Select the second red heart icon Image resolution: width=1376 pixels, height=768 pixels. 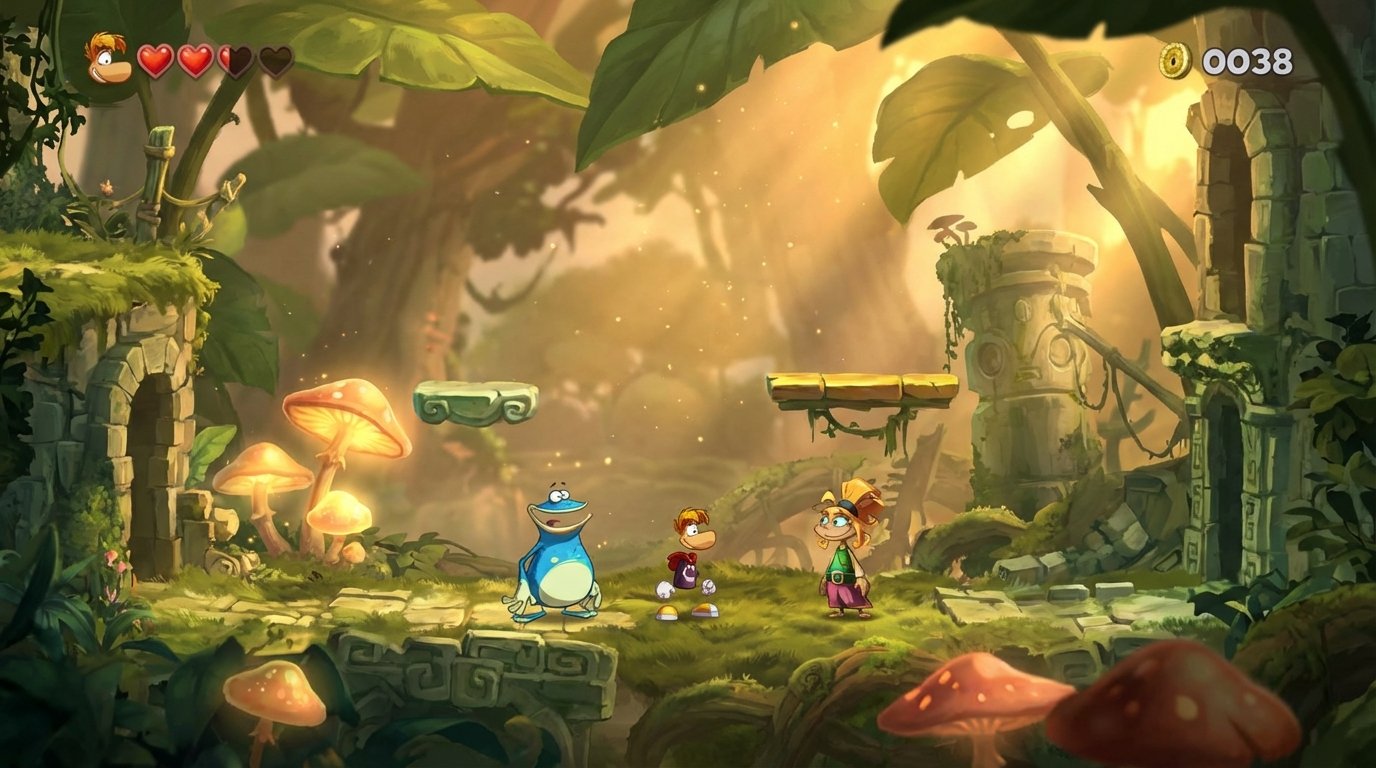point(195,59)
